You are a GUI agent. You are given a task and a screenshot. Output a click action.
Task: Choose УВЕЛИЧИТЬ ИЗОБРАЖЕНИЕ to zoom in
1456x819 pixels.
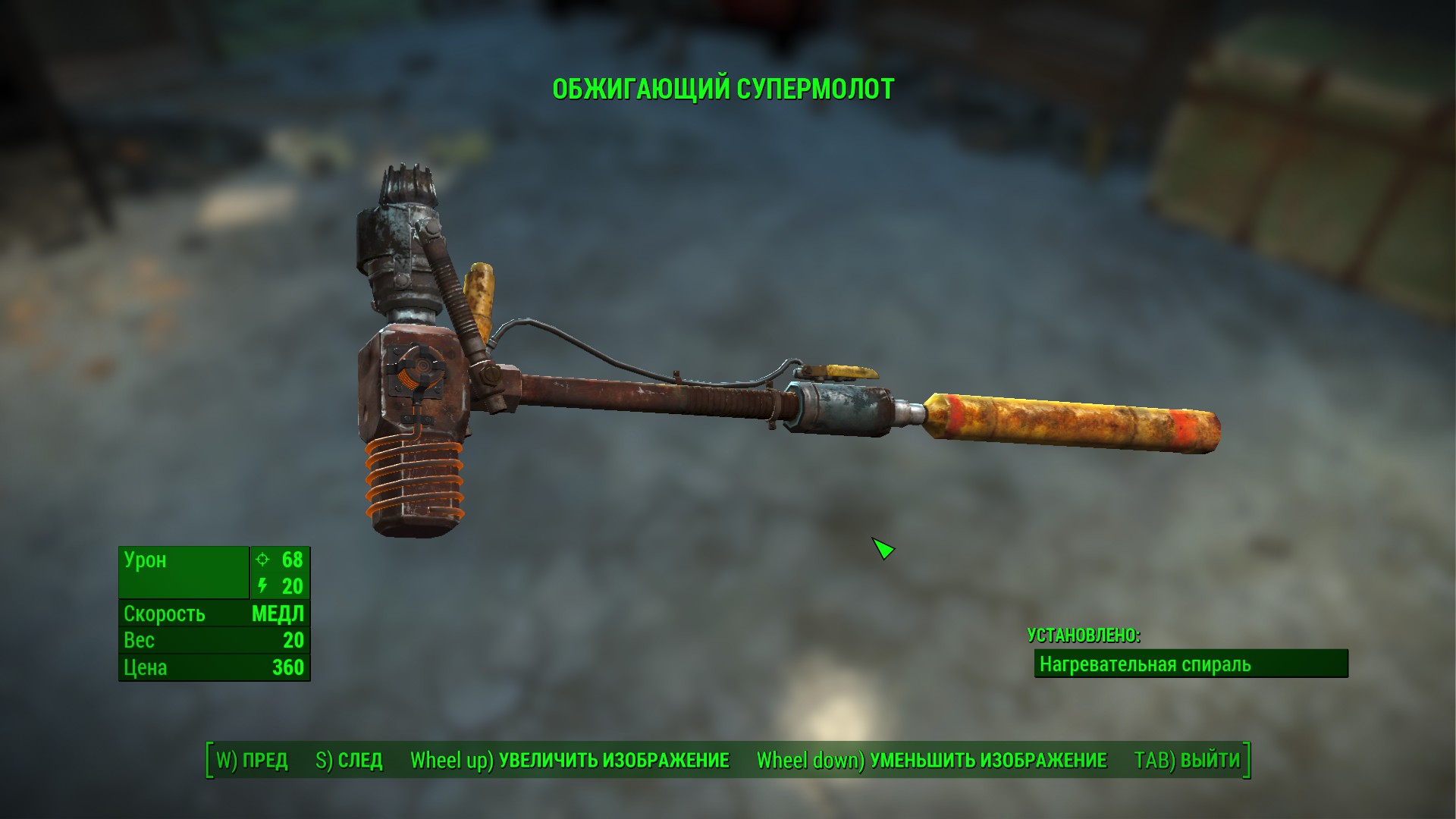pyautogui.click(x=570, y=761)
